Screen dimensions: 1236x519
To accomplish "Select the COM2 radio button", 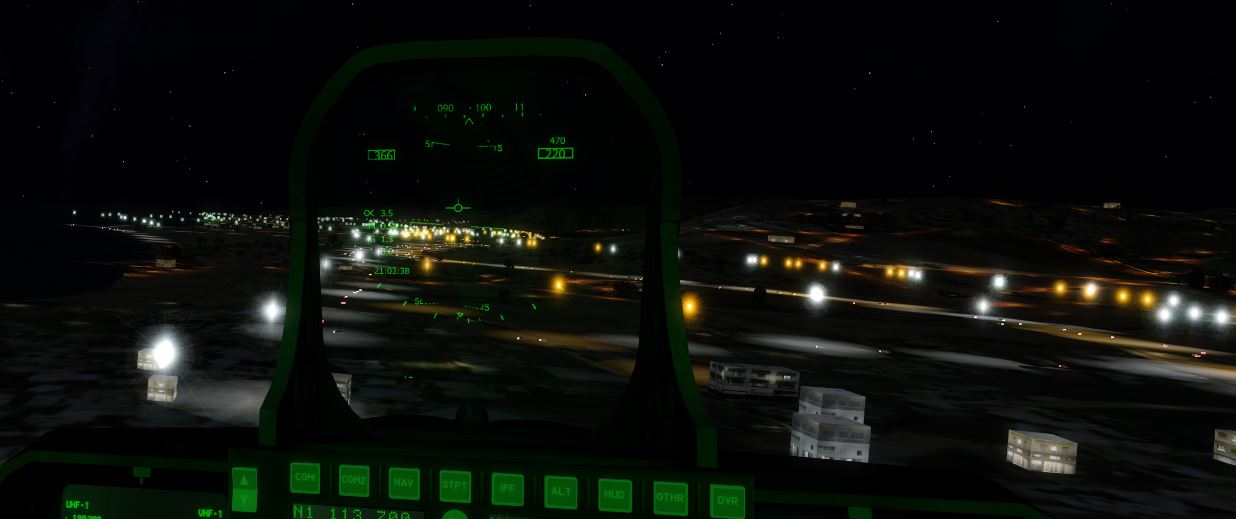I will (354, 480).
